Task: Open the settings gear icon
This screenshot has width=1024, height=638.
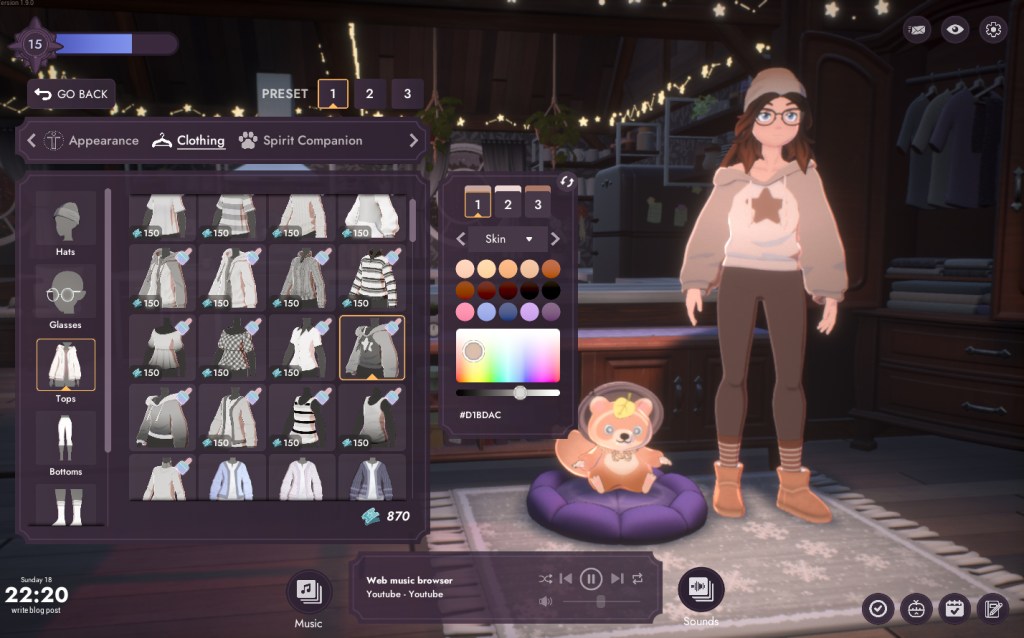Action: pos(993,30)
